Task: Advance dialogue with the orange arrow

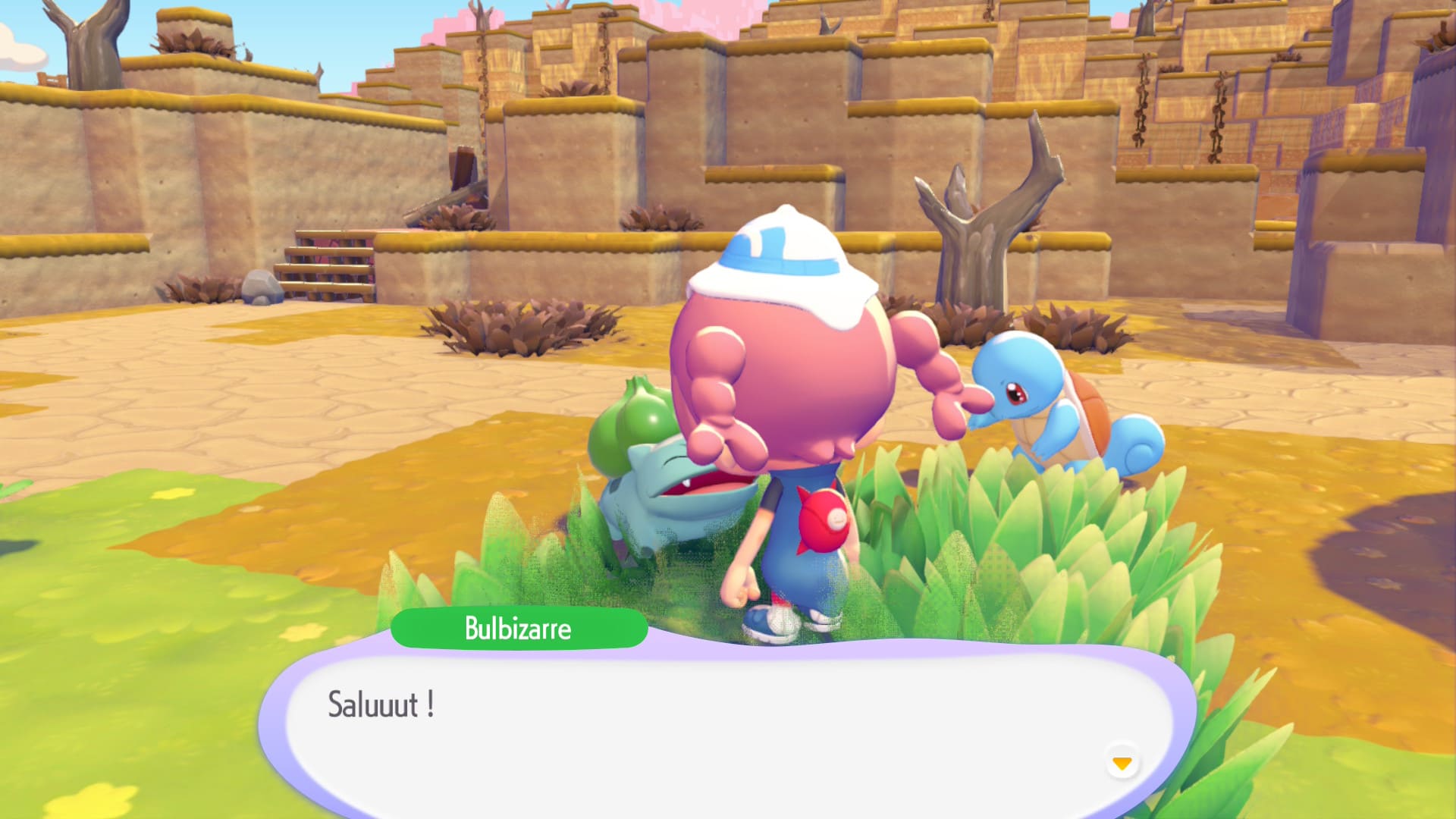Action: coord(1122,762)
